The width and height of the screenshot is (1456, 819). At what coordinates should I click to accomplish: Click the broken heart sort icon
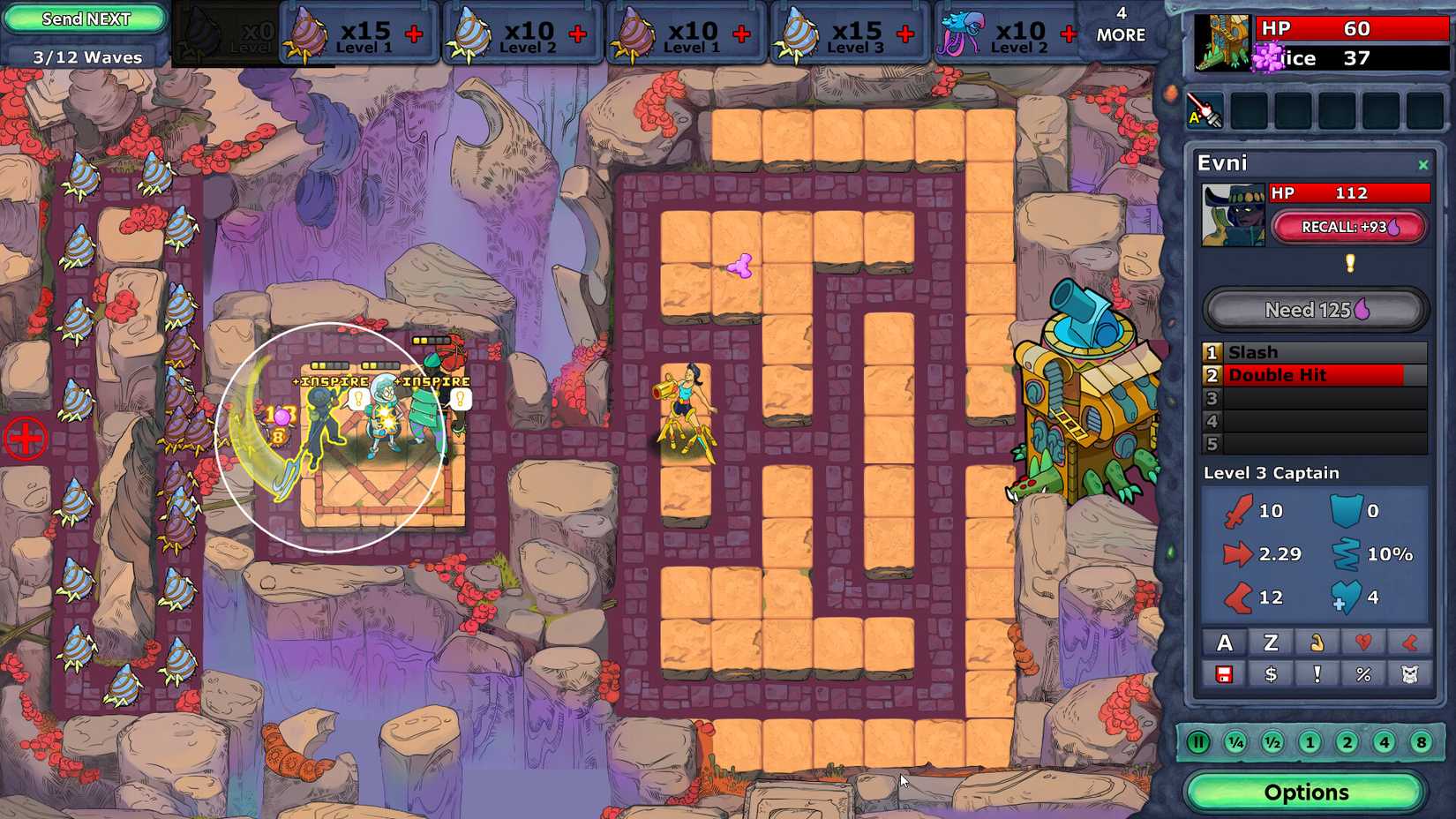pos(1363,642)
